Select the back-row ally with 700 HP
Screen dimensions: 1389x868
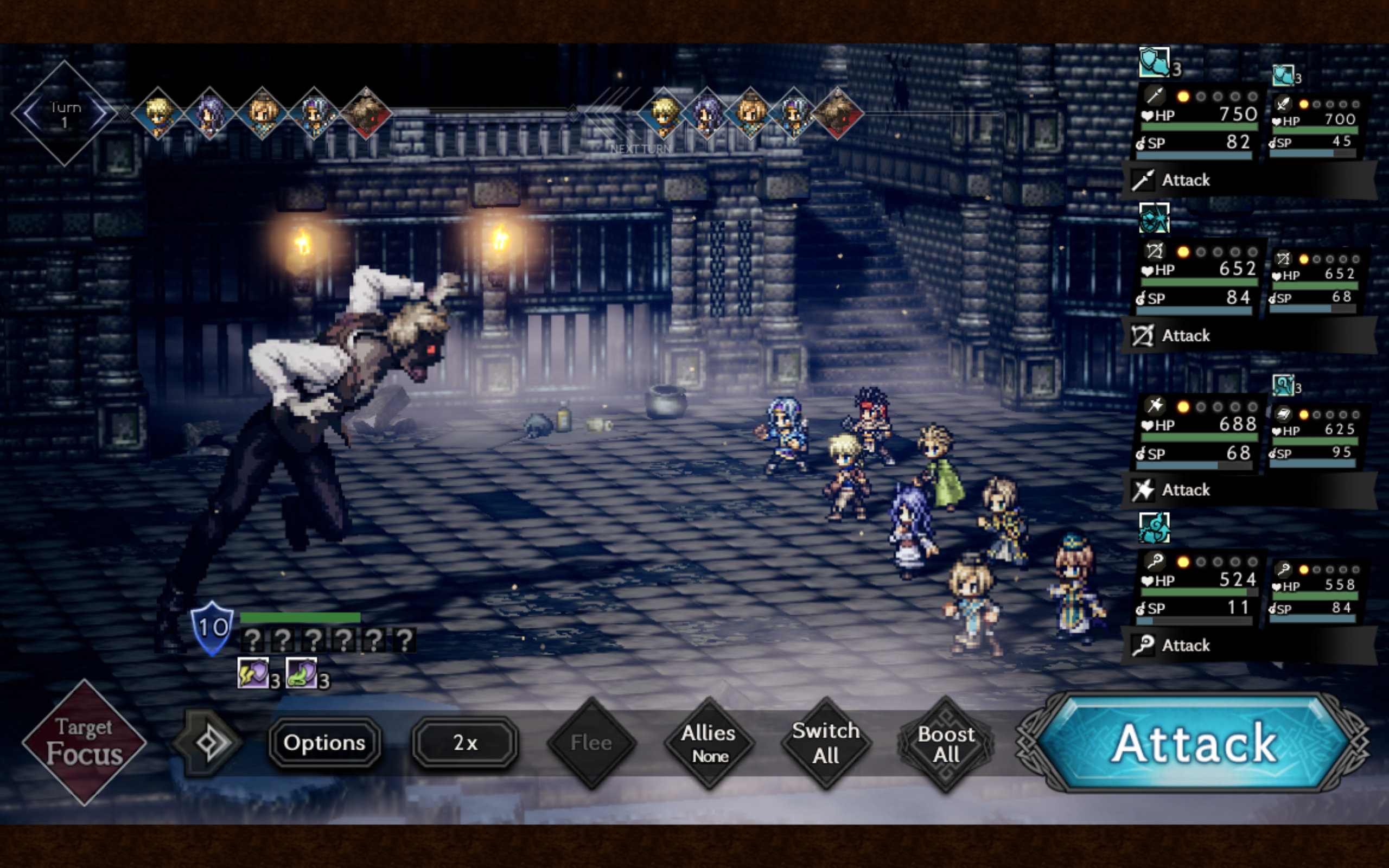coord(1314,127)
